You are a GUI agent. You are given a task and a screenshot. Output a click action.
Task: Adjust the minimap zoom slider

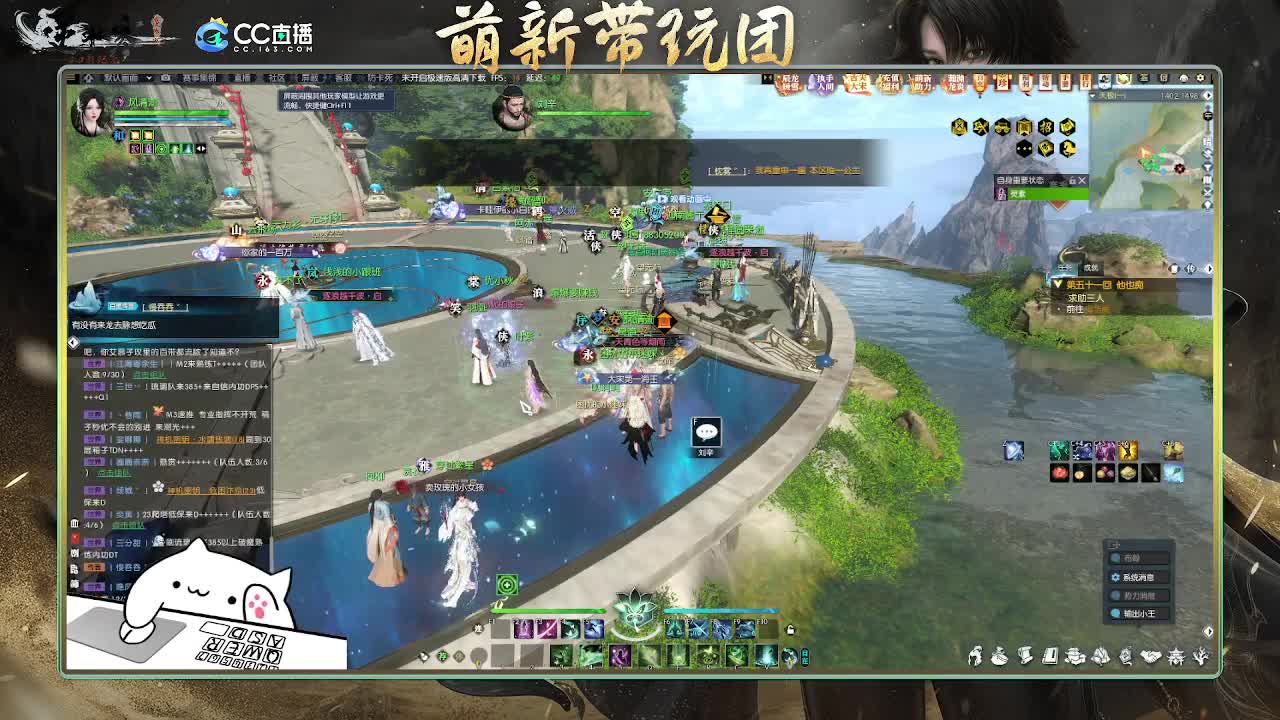(1208, 116)
